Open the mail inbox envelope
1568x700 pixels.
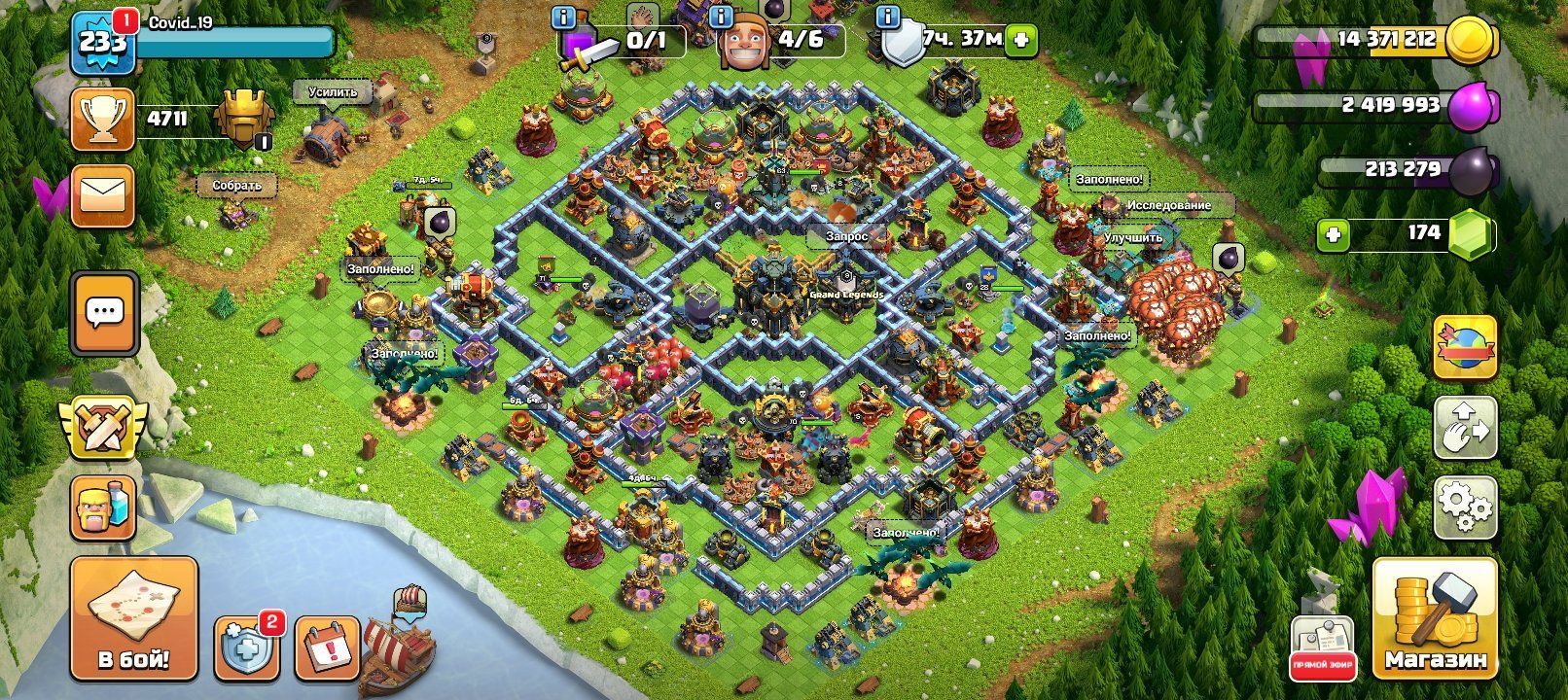(102, 195)
